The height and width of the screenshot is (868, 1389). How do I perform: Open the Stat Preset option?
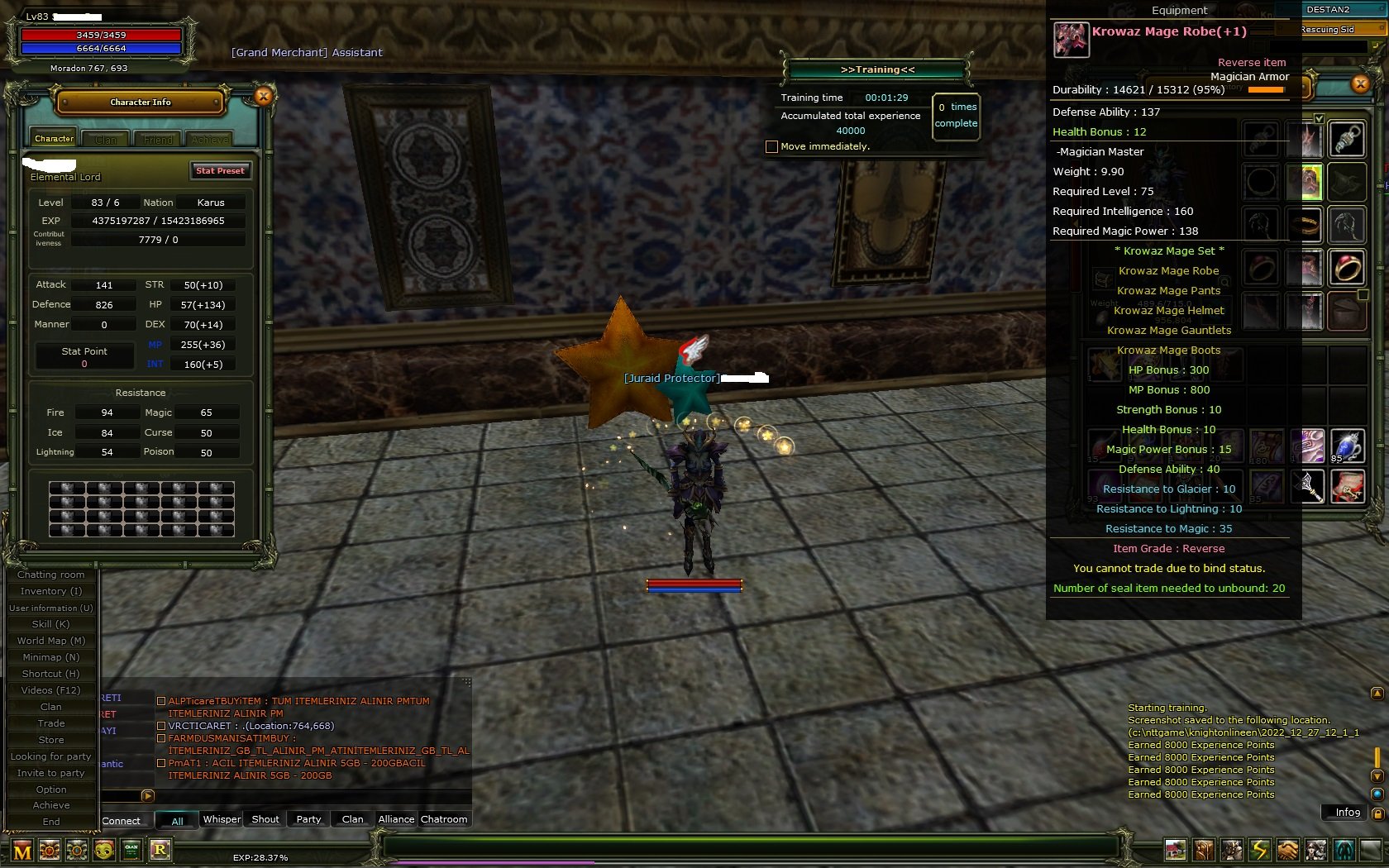click(220, 171)
